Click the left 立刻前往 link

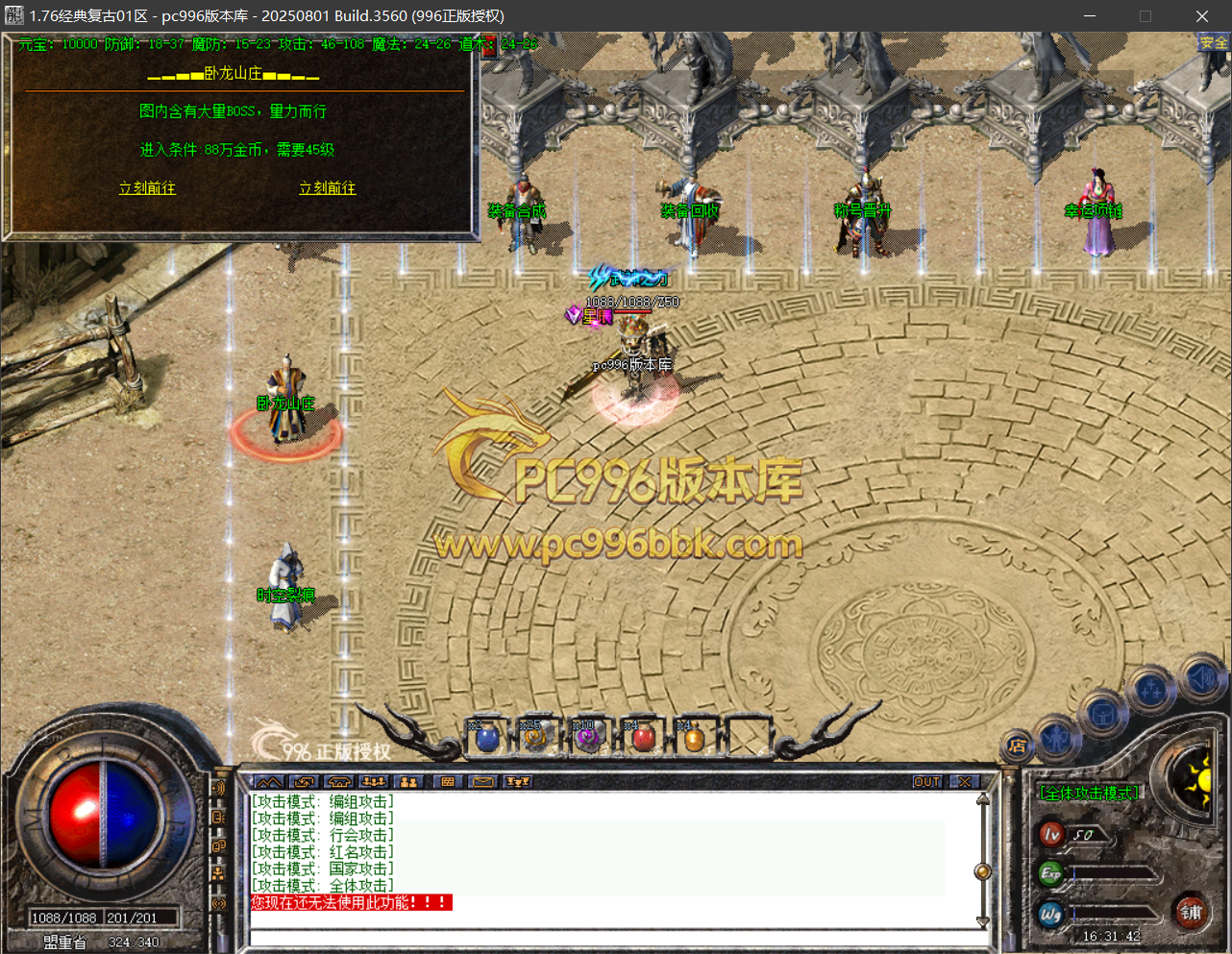pyautogui.click(x=147, y=188)
